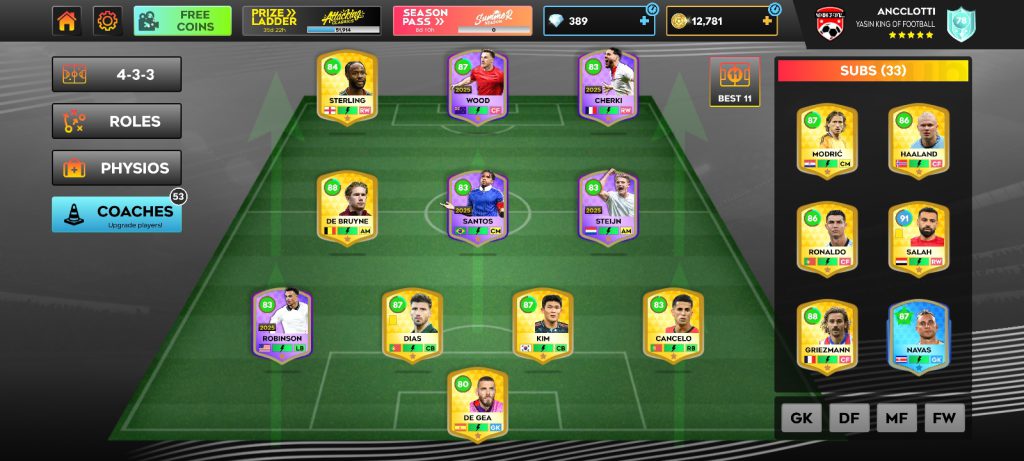Open the Roles menu
The image size is (1024, 461).
[x=117, y=121]
